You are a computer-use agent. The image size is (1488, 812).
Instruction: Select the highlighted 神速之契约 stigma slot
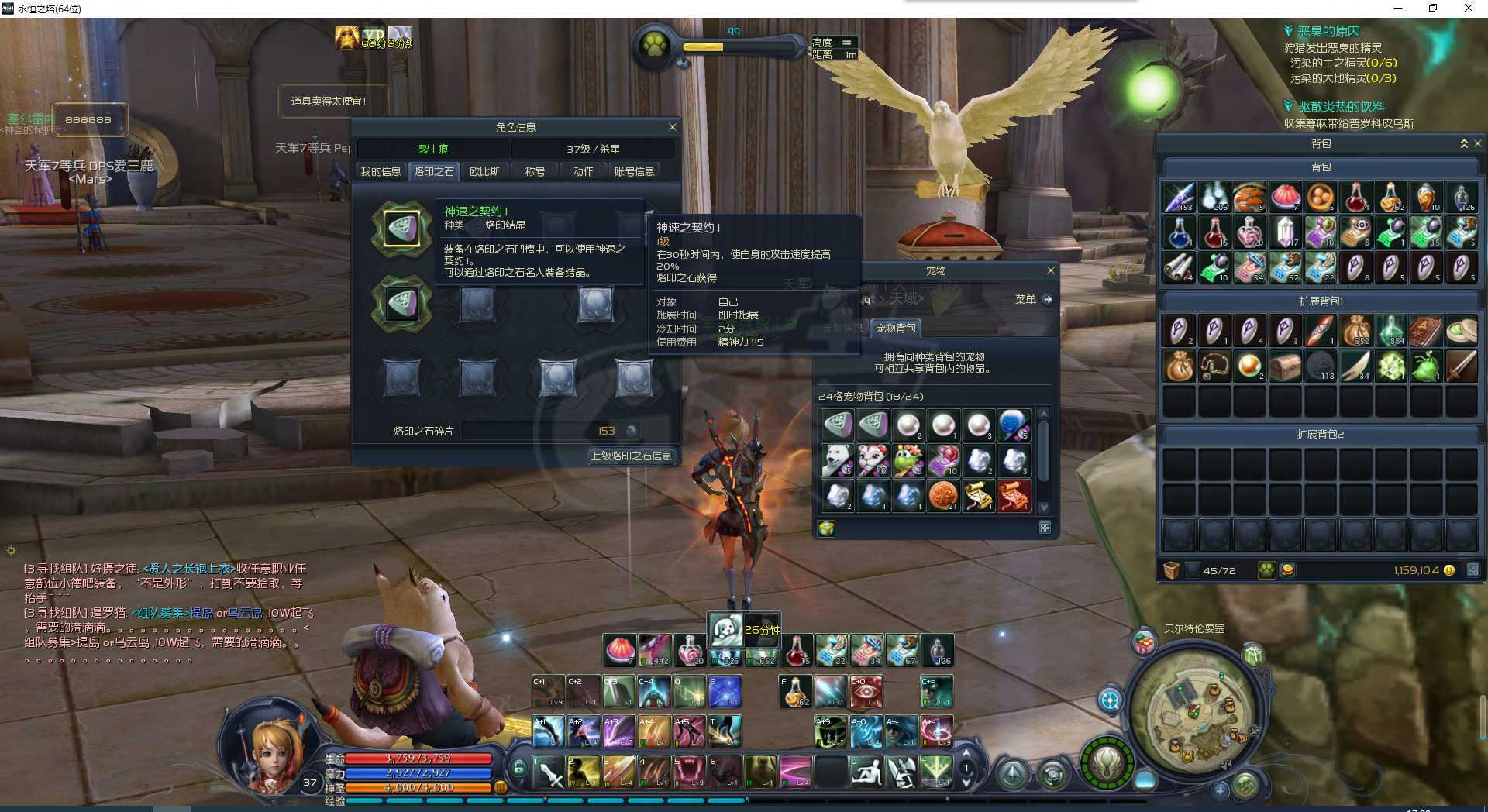[x=401, y=229]
